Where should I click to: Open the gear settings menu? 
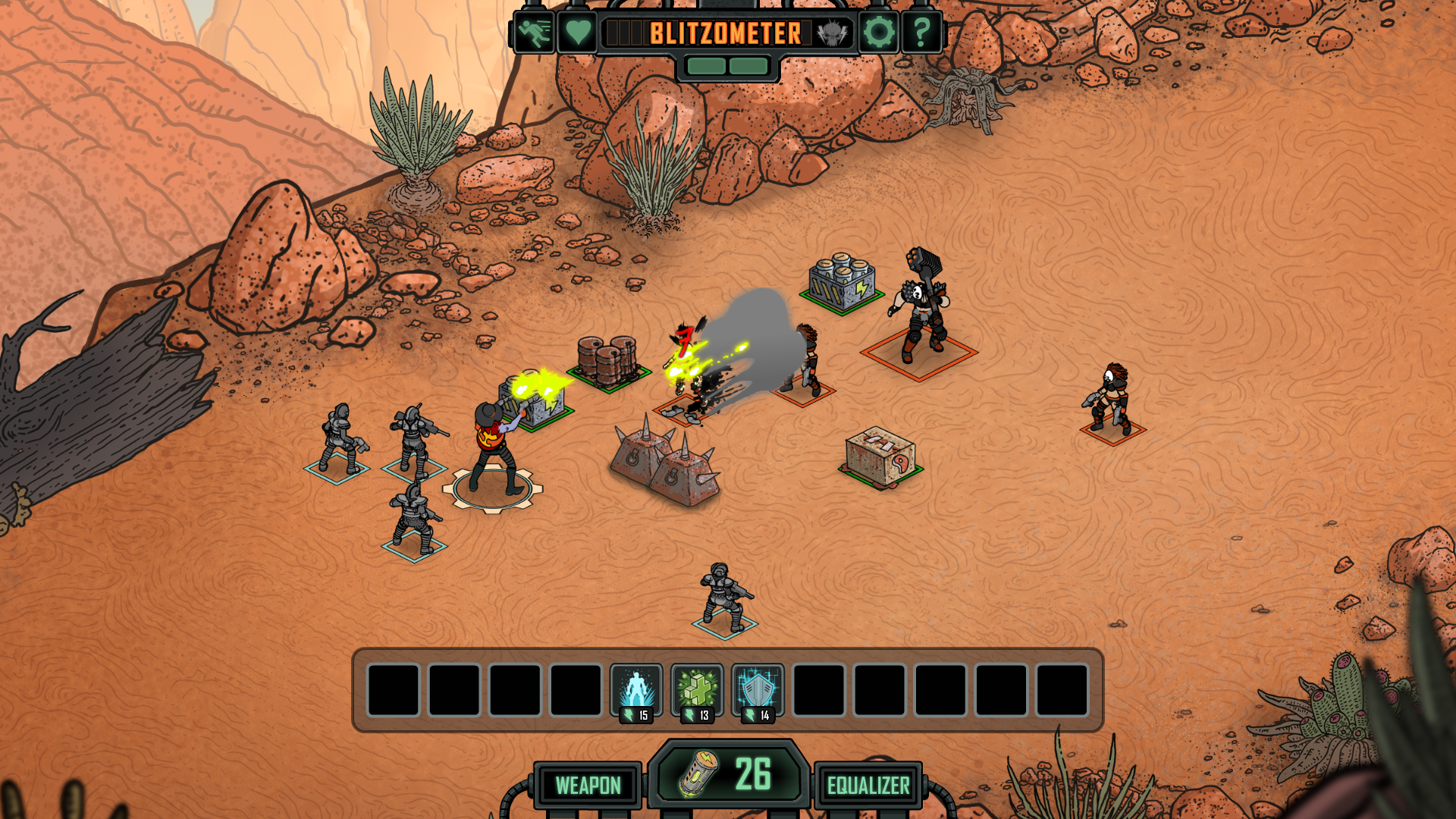[879, 33]
